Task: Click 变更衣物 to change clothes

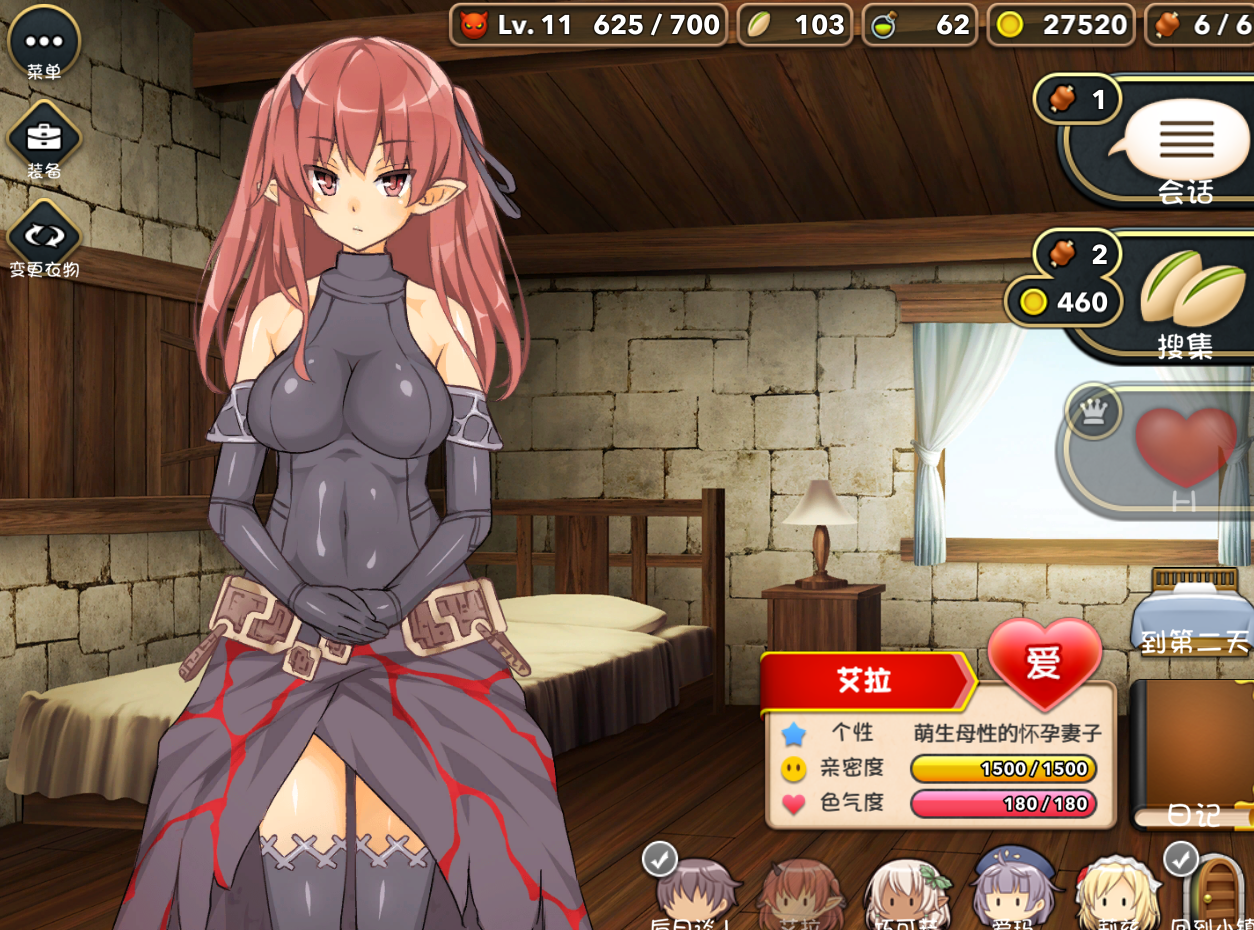Action: [44, 236]
